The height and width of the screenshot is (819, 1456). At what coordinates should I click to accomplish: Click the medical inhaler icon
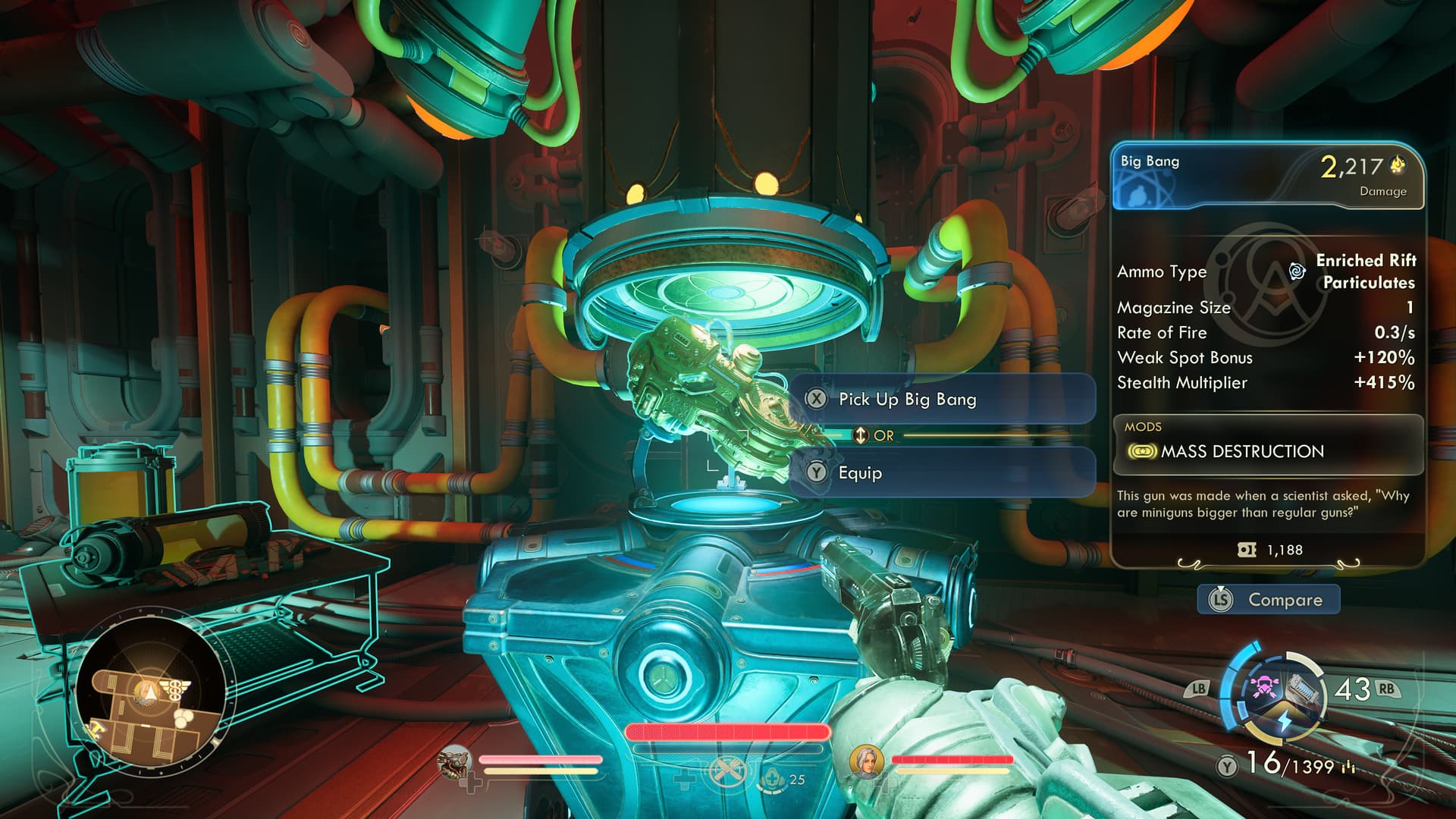773,778
